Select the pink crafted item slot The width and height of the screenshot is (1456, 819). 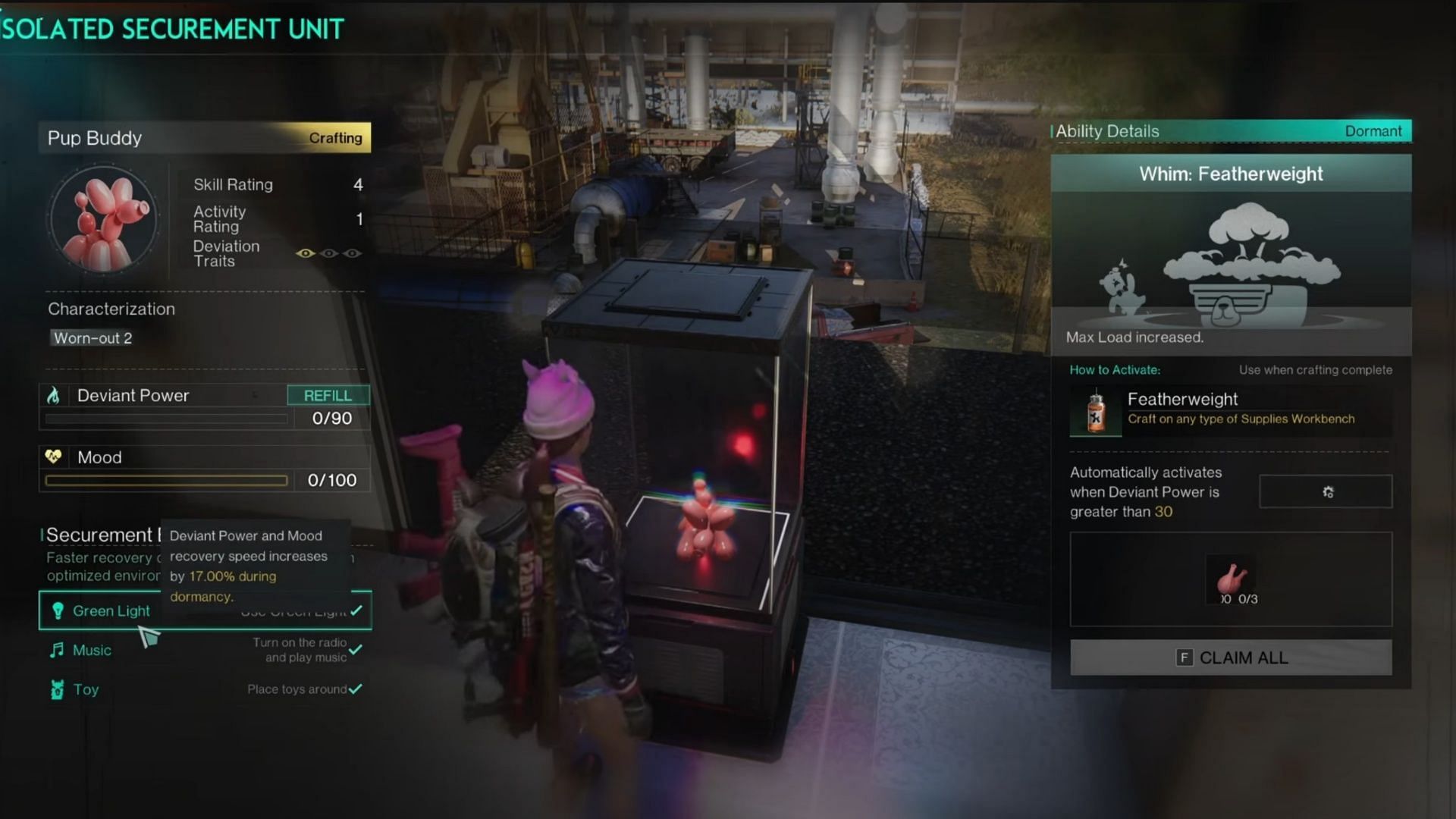coord(1232,579)
